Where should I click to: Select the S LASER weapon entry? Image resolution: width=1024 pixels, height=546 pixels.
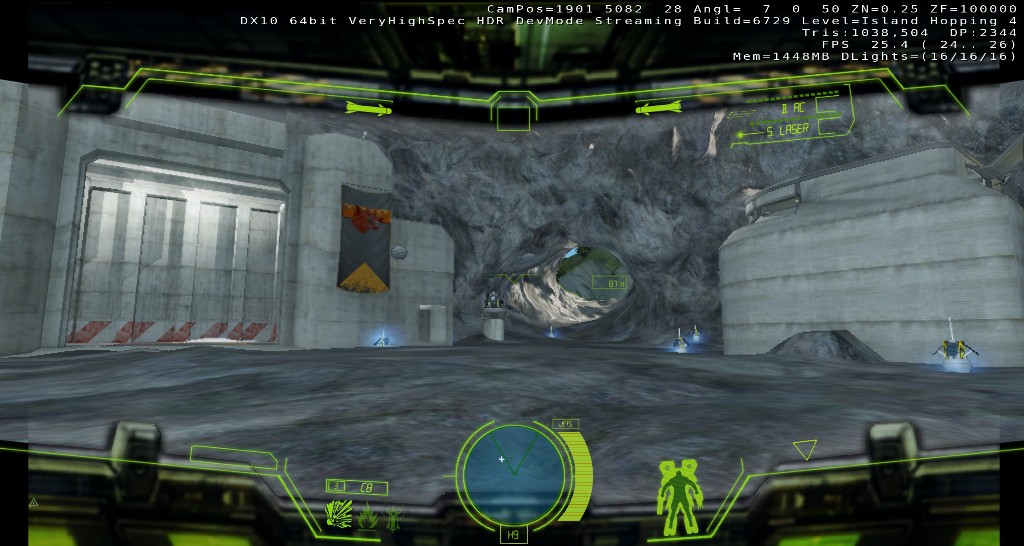click(786, 130)
